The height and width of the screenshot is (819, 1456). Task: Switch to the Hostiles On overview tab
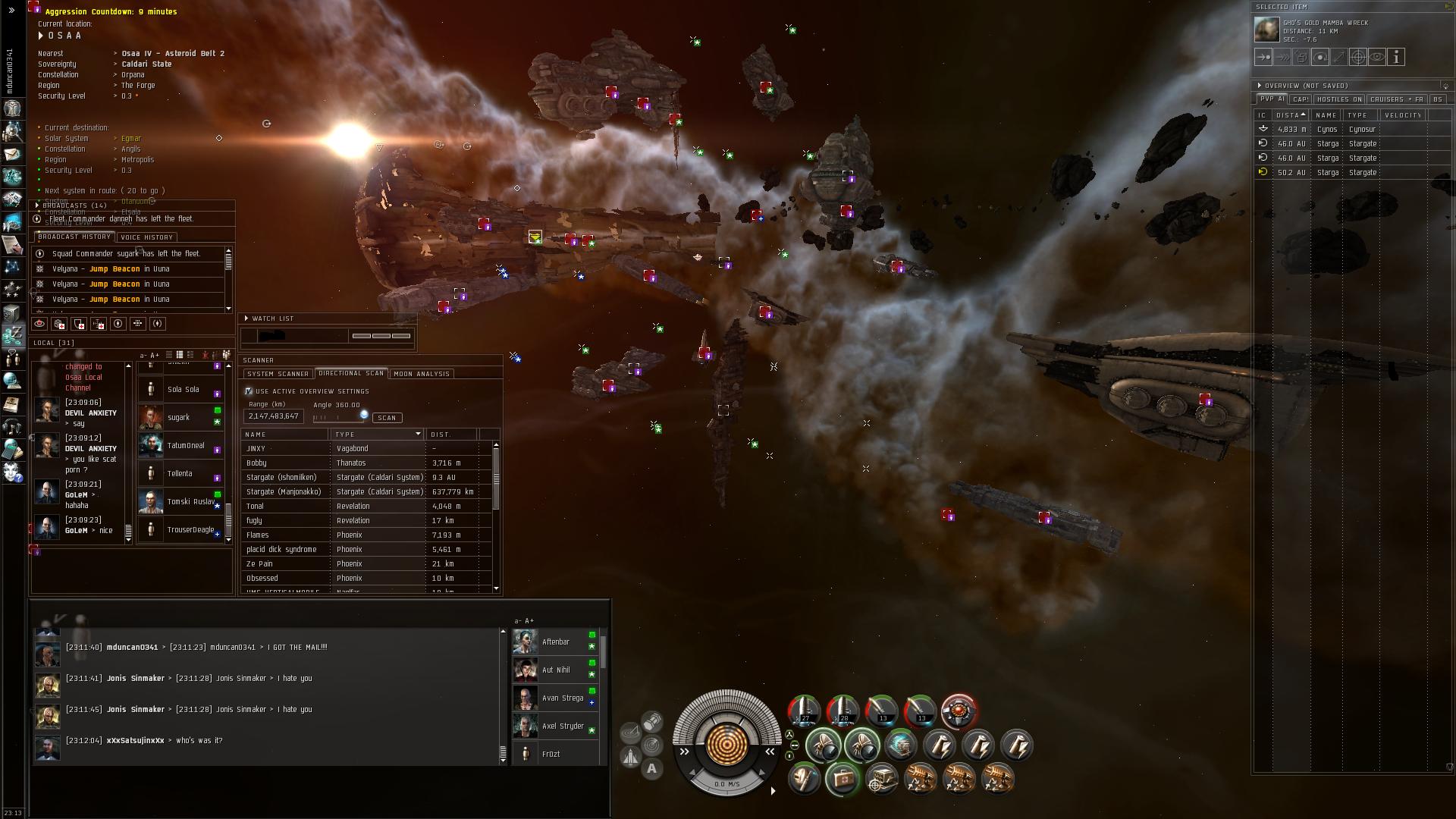coord(1339,99)
